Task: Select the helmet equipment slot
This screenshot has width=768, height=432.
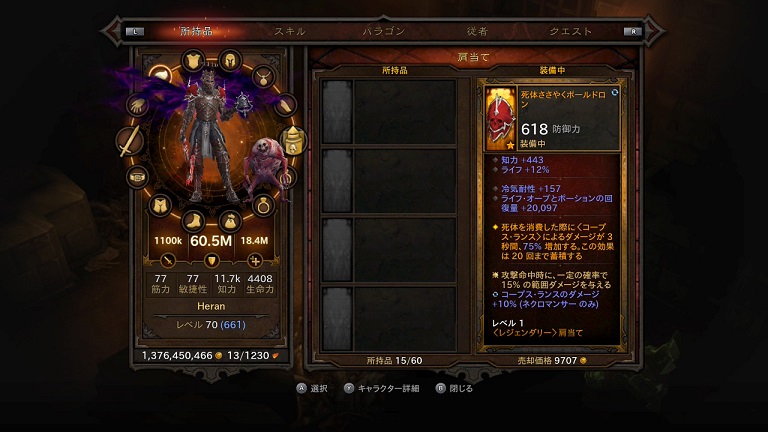Action: (x=229, y=59)
